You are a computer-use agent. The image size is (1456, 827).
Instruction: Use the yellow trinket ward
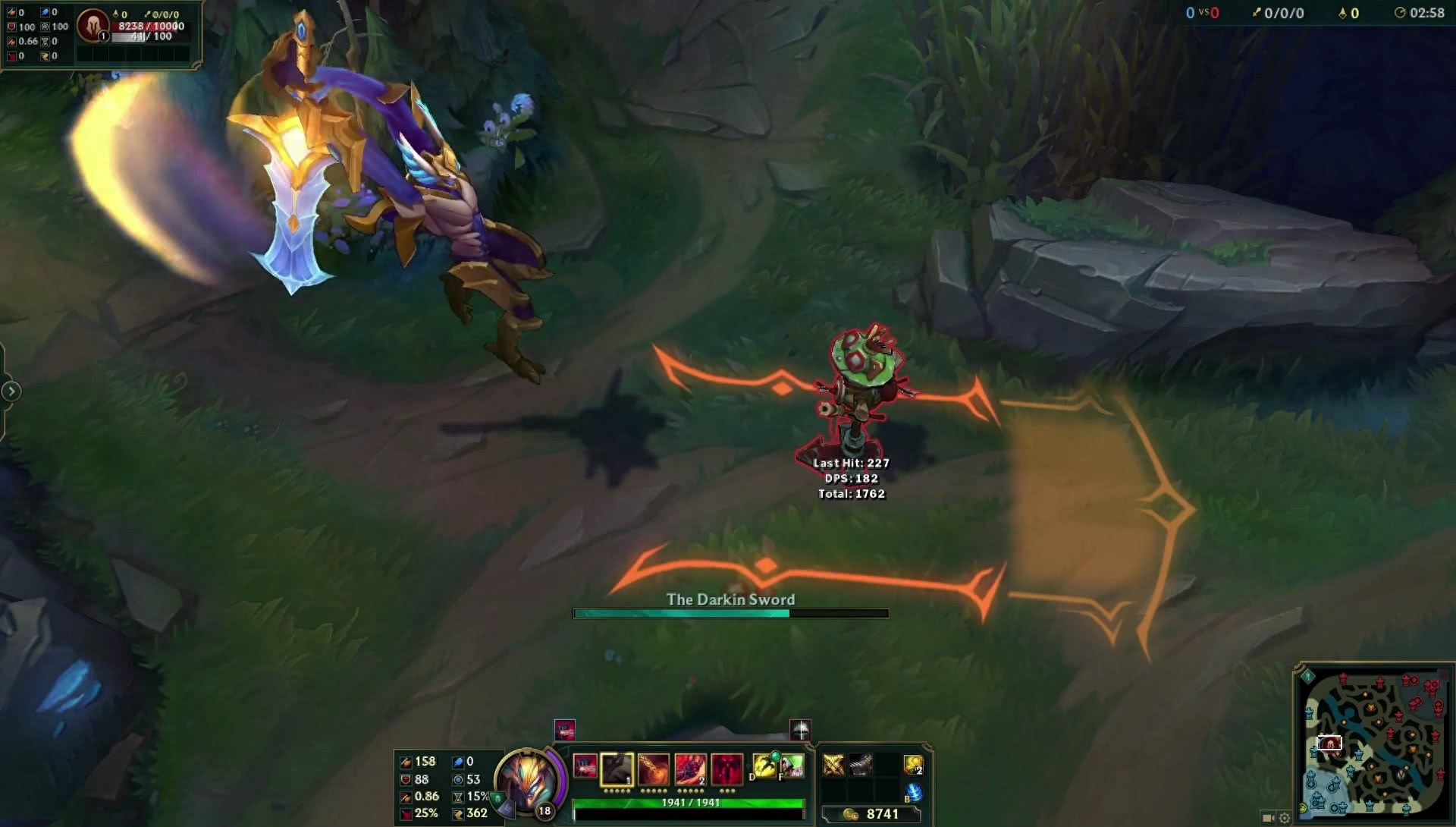pos(914,765)
